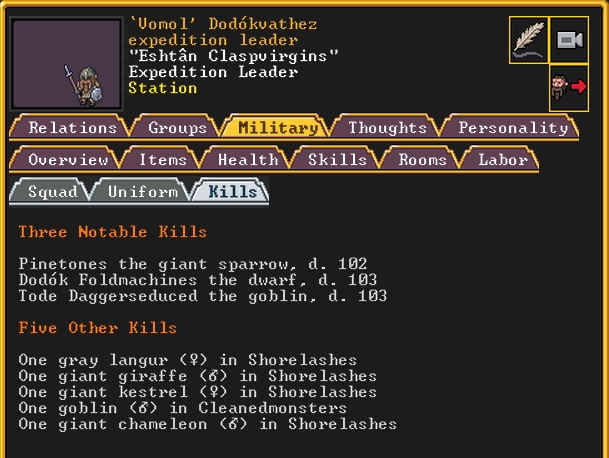Show the Uniform subtab
The width and height of the screenshot is (609, 458).
tap(142, 191)
